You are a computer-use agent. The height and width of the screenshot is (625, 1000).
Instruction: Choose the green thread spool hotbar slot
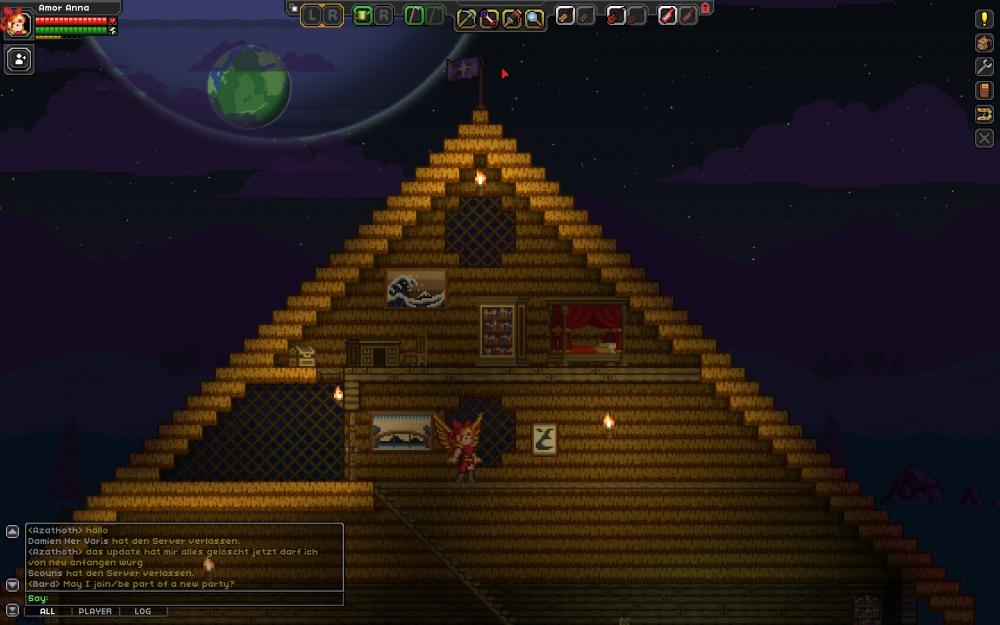(x=362, y=15)
